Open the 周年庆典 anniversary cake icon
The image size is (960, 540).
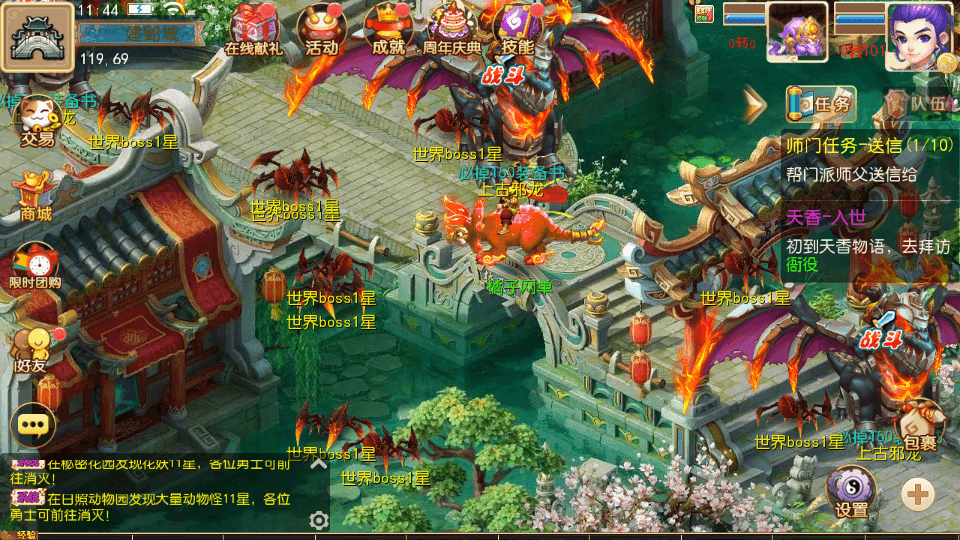(x=452, y=27)
